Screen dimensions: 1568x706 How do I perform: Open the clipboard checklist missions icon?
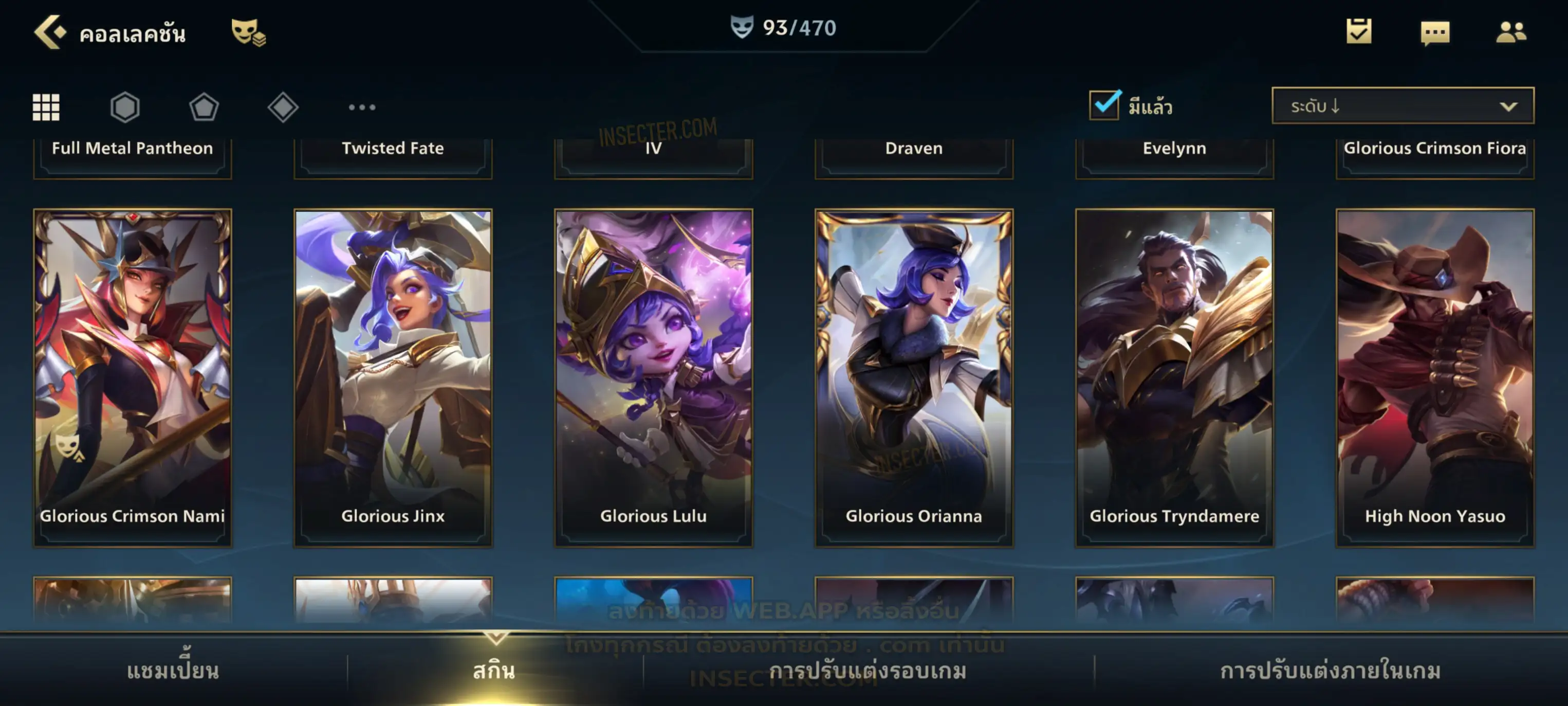pyautogui.click(x=1359, y=31)
